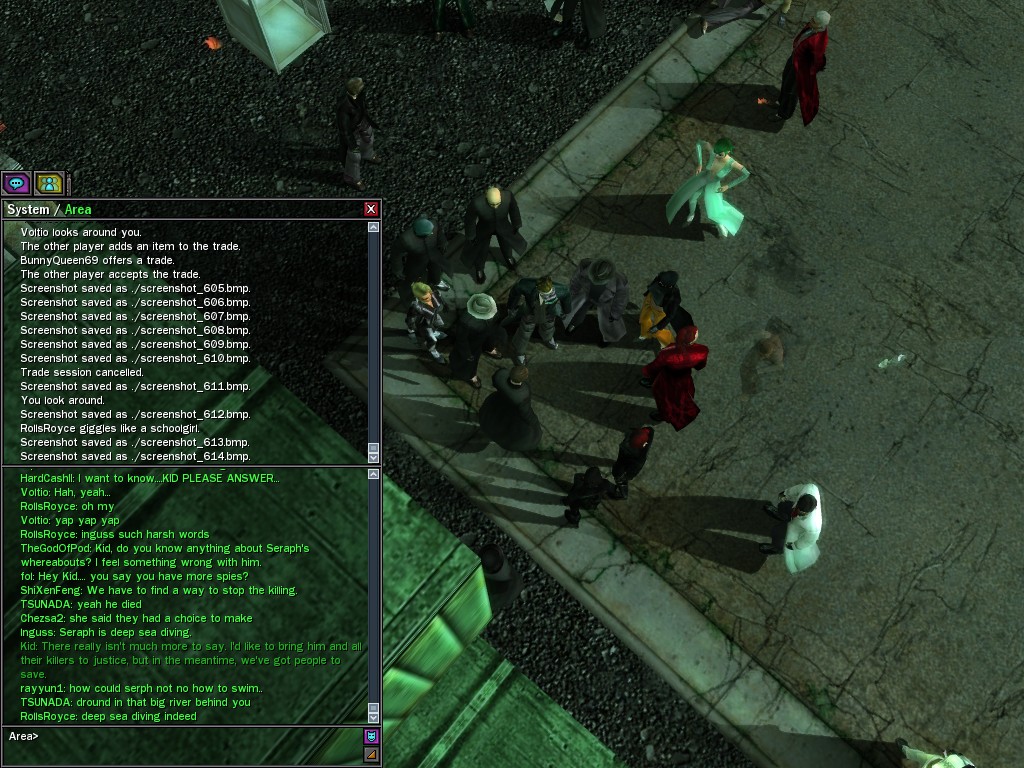The width and height of the screenshot is (1024, 768).
Task: Click the orange triangle resize corner
Action: 372,754
